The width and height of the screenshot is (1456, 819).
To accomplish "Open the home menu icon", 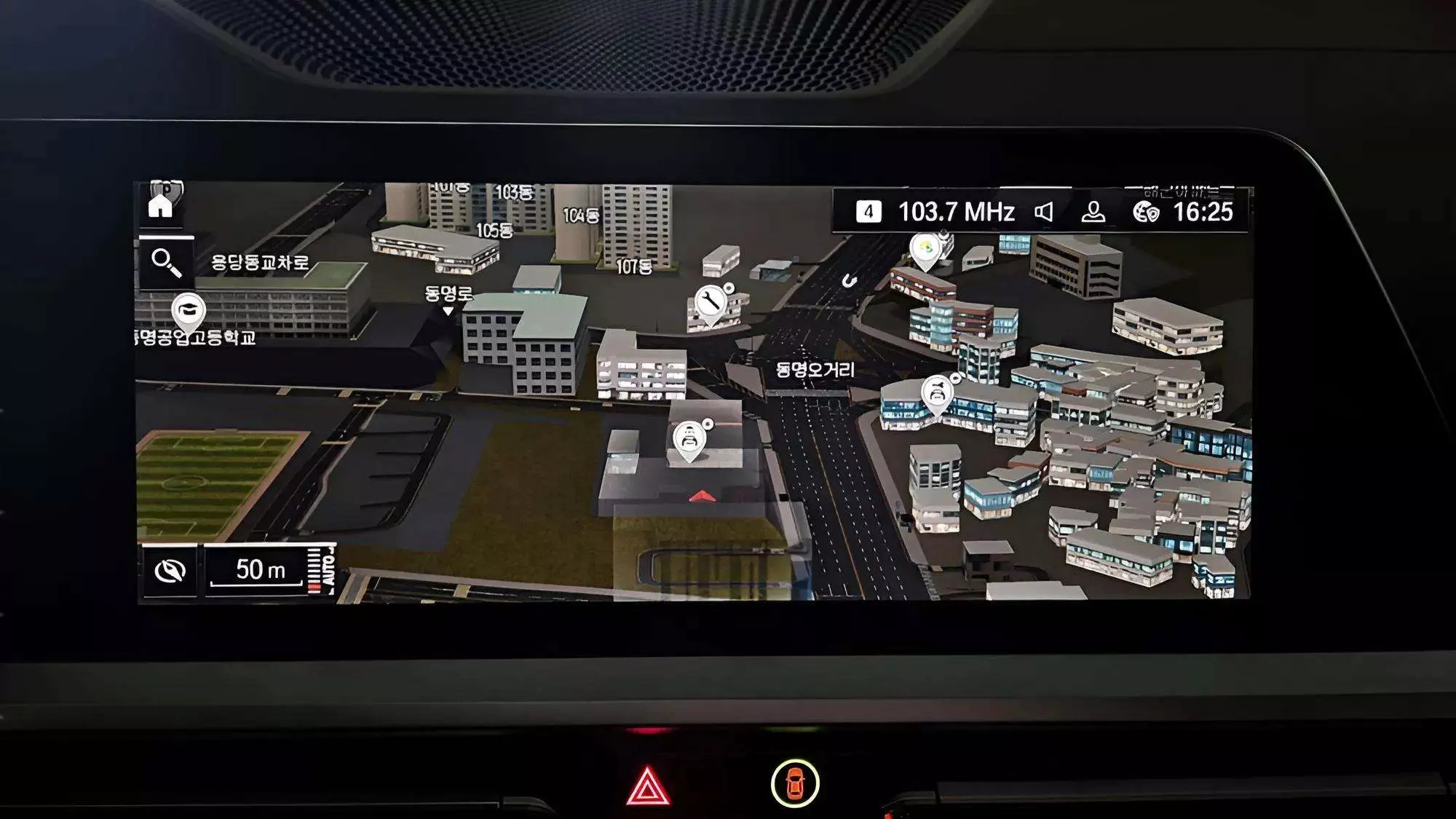I will tap(160, 205).
